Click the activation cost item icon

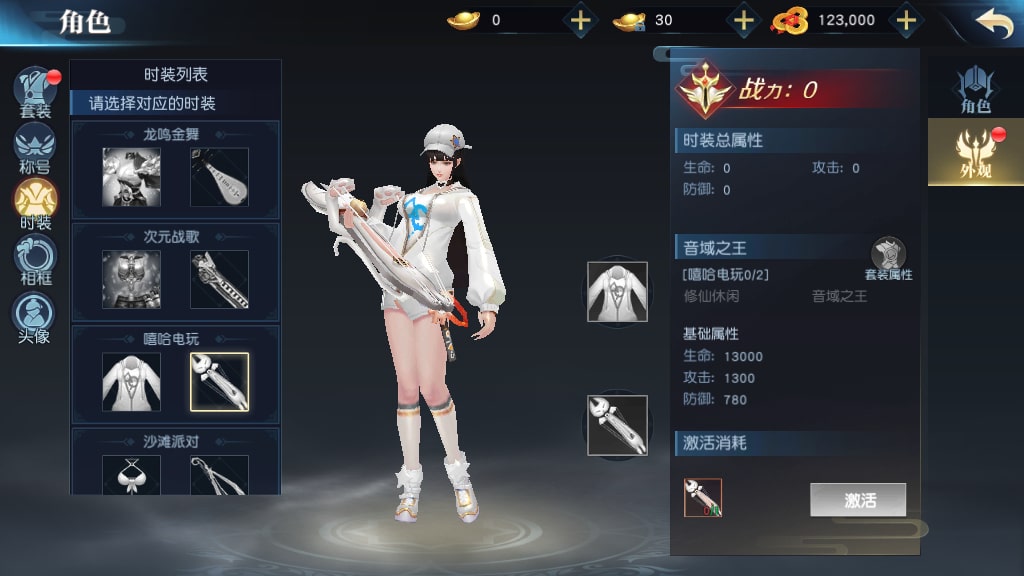703,497
